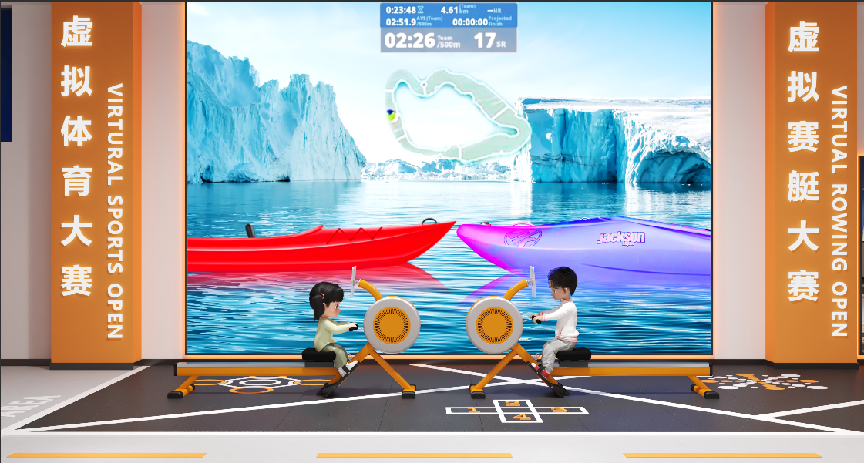
Task: Select the boat position marker on the minimap
Action: pos(392,113)
